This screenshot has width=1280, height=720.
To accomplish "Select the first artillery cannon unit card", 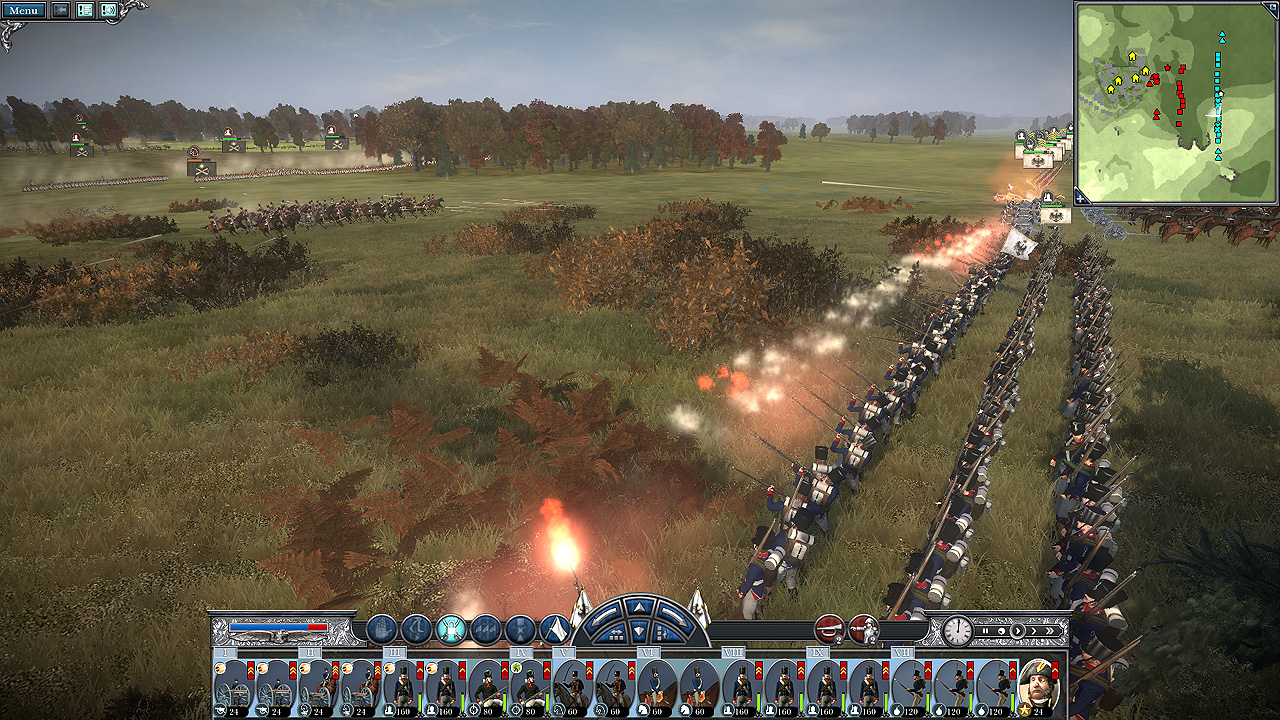I will (x=234, y=686).
